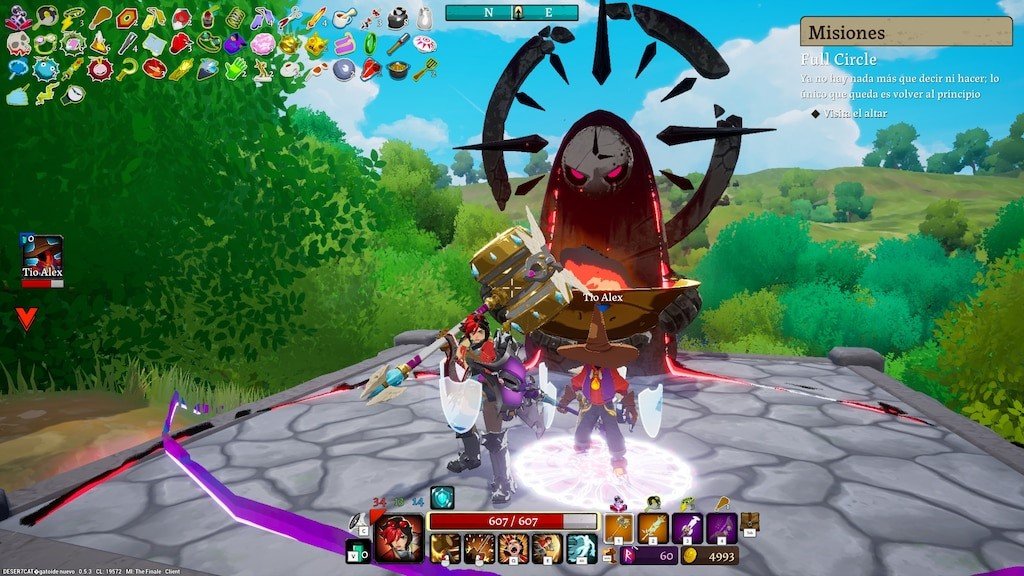
Task: Inspect the pink brain item icon
Action: 262,43
